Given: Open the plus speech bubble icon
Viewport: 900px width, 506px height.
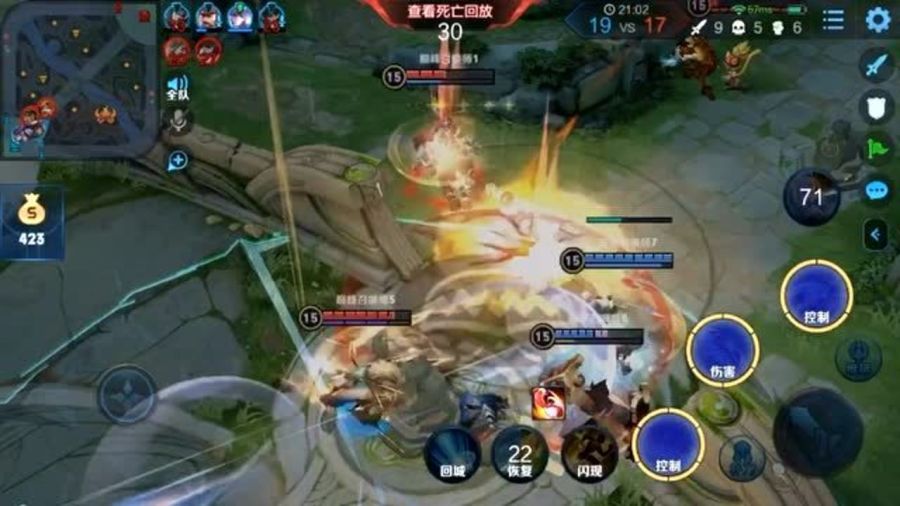Looking at the screenshot, I should (178, 160).
